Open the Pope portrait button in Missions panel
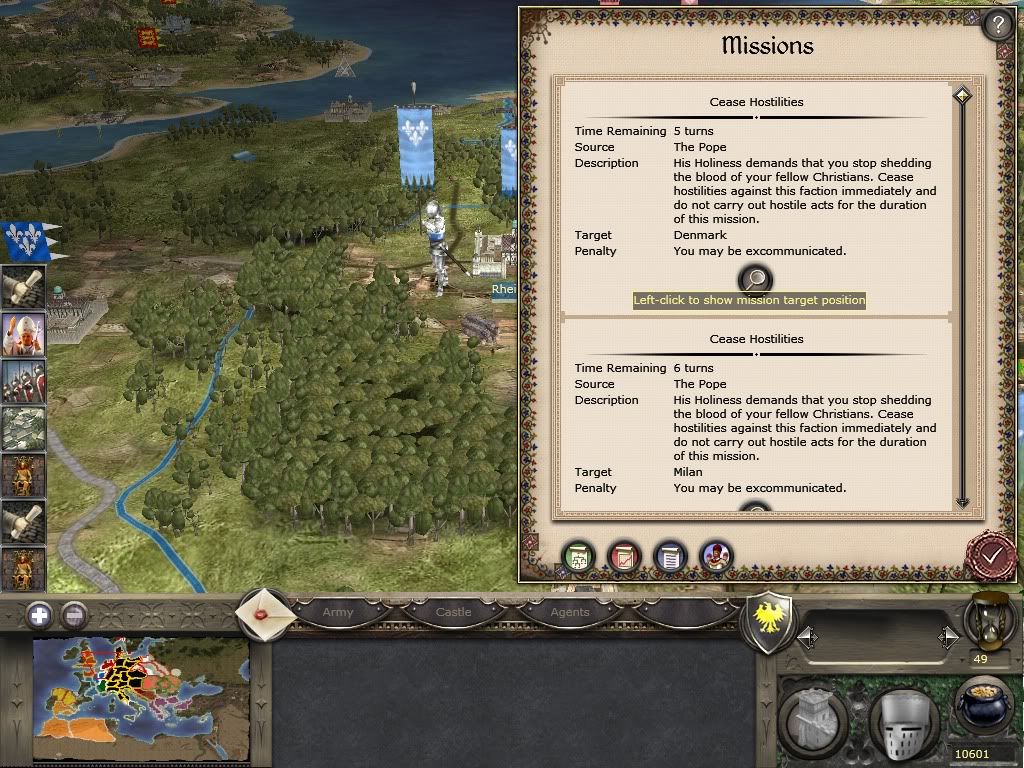The width and height of the screenshot is (1024, 768). click(x=716, y=557)
